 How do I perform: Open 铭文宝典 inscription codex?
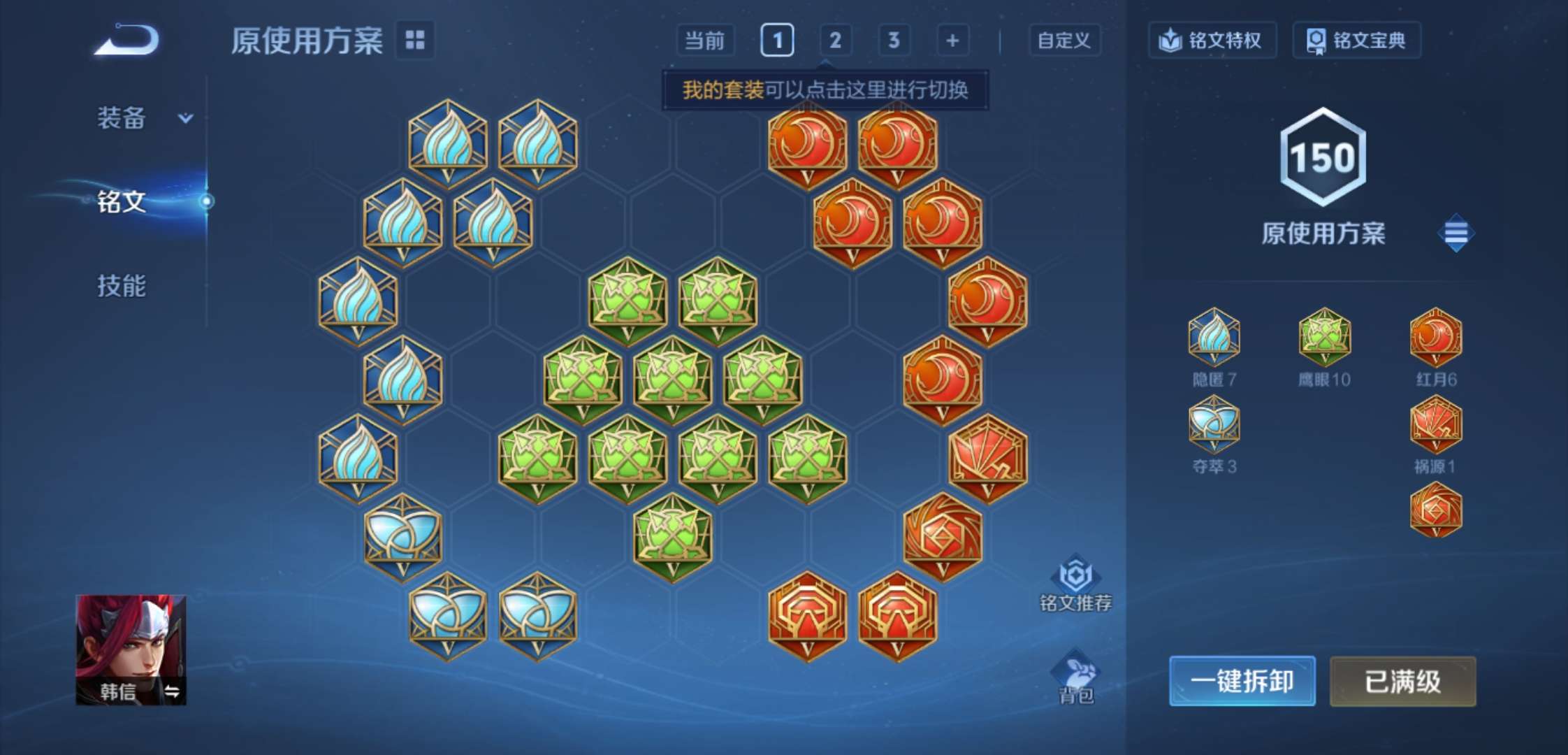(1356, 40)
